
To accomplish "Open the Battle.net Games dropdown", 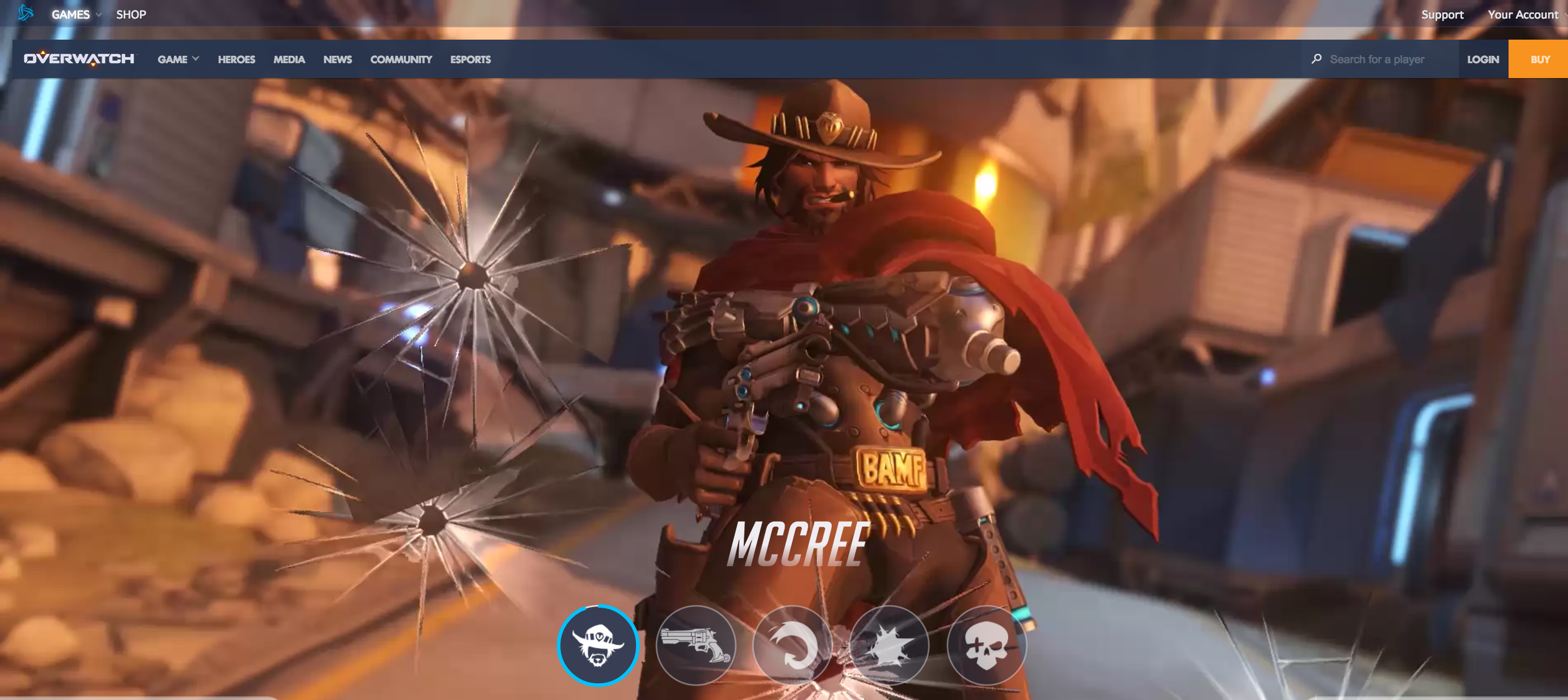I will point(76,14).
